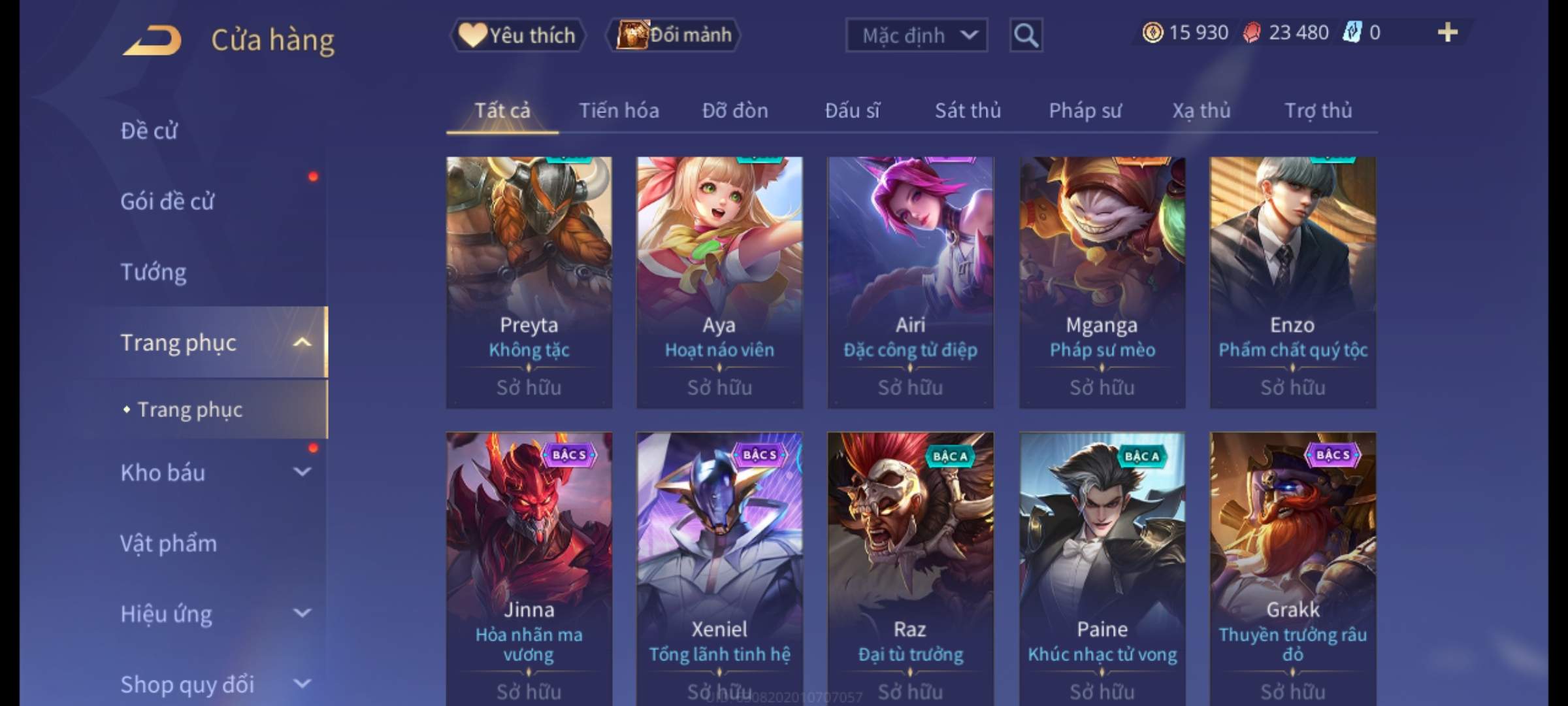The height and width of the screenshot is (706, 1568).
Task: Click the magnifying glass search button
Action: [x=1026, y=35]
